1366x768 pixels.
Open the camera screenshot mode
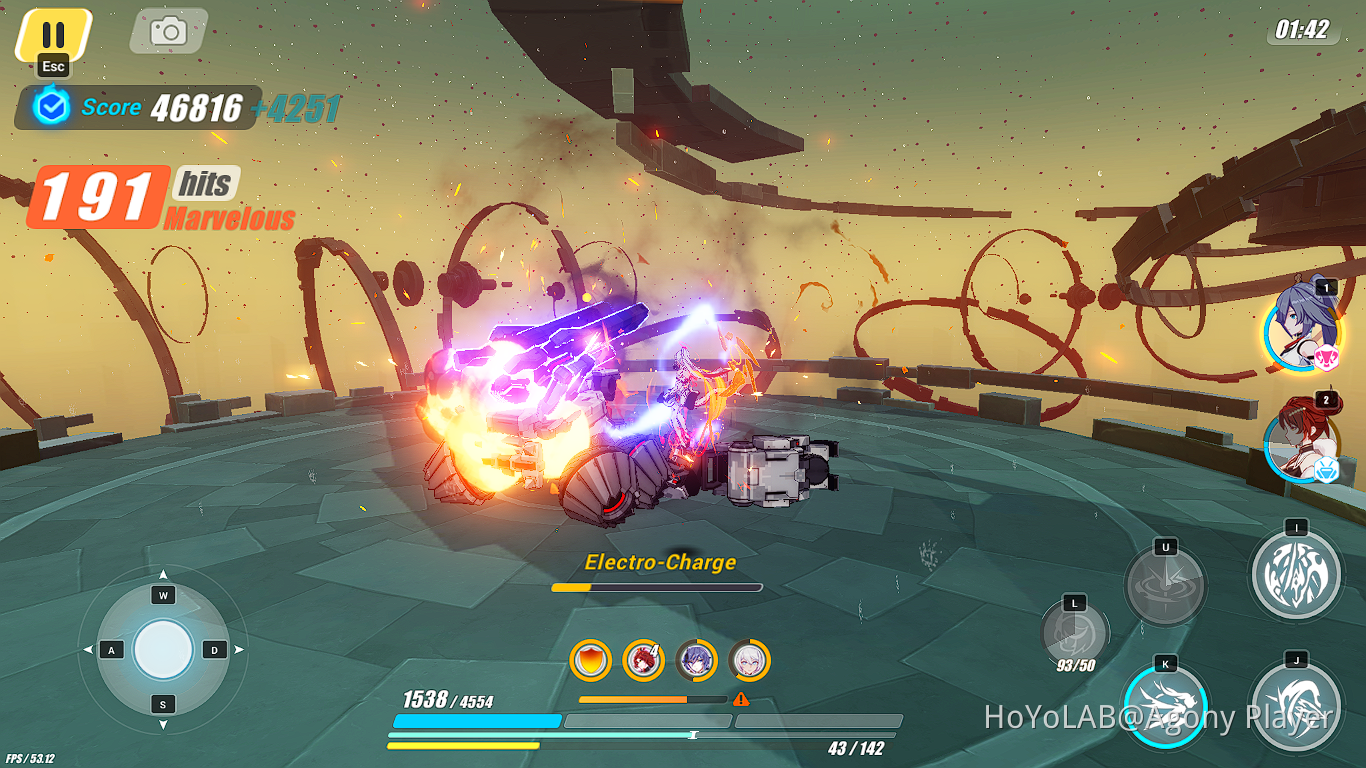coord(168,31)
